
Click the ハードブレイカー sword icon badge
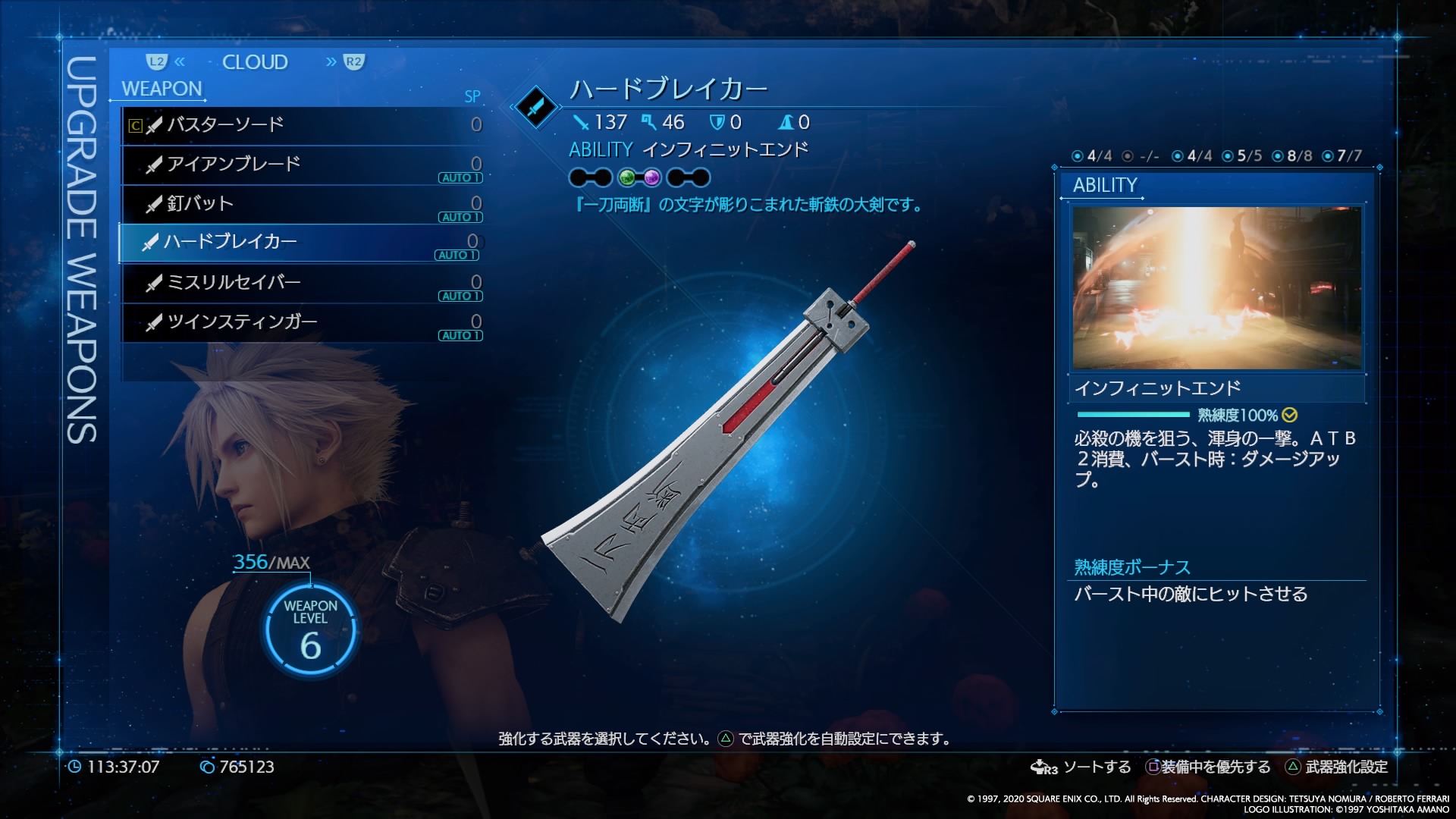point(536,107)
